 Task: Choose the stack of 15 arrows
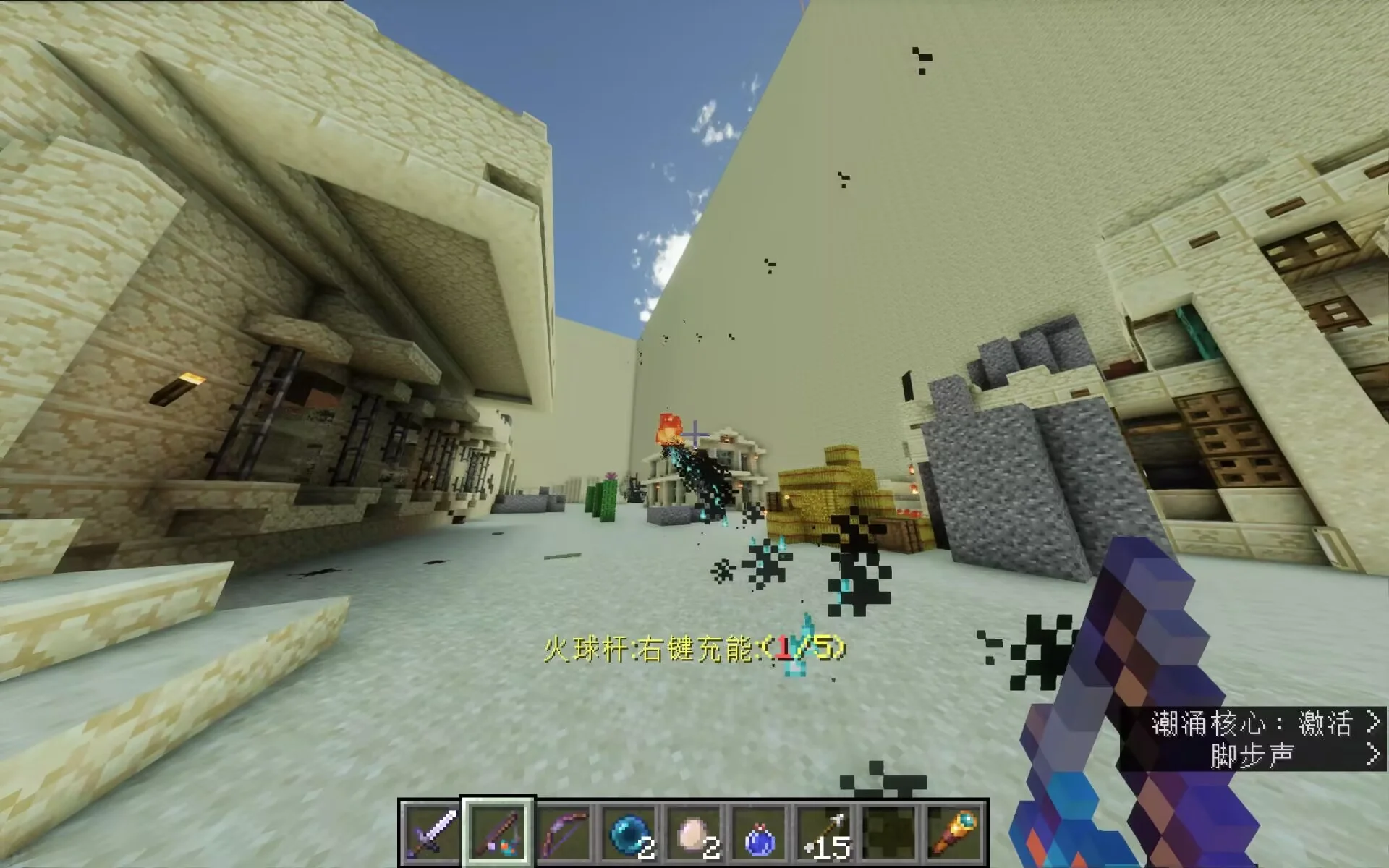(x=823, y=833)
